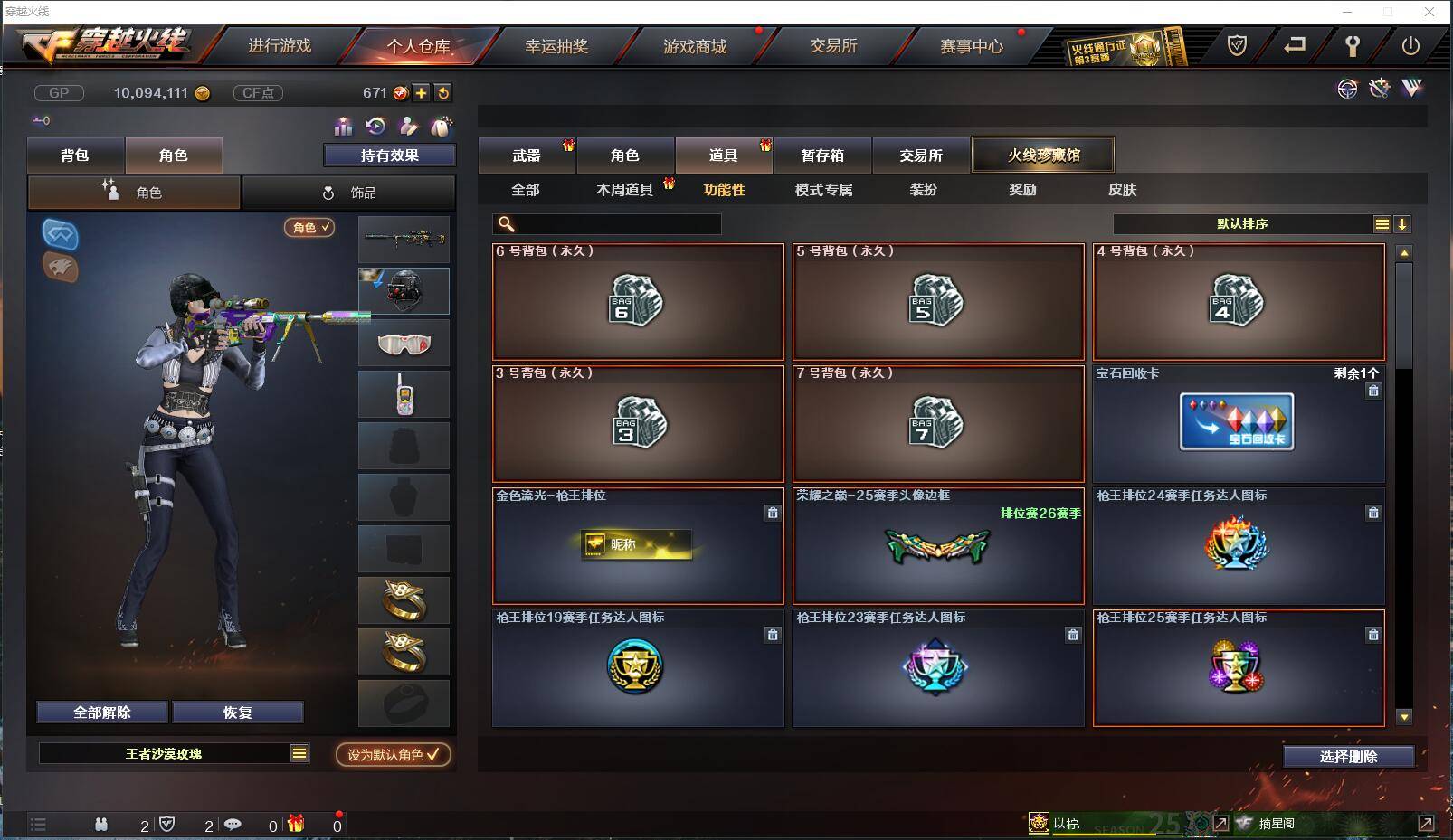This screenshot has height=840, width=1453.
Task: Click the wrench tool icon at top right
Action: 1379,89
